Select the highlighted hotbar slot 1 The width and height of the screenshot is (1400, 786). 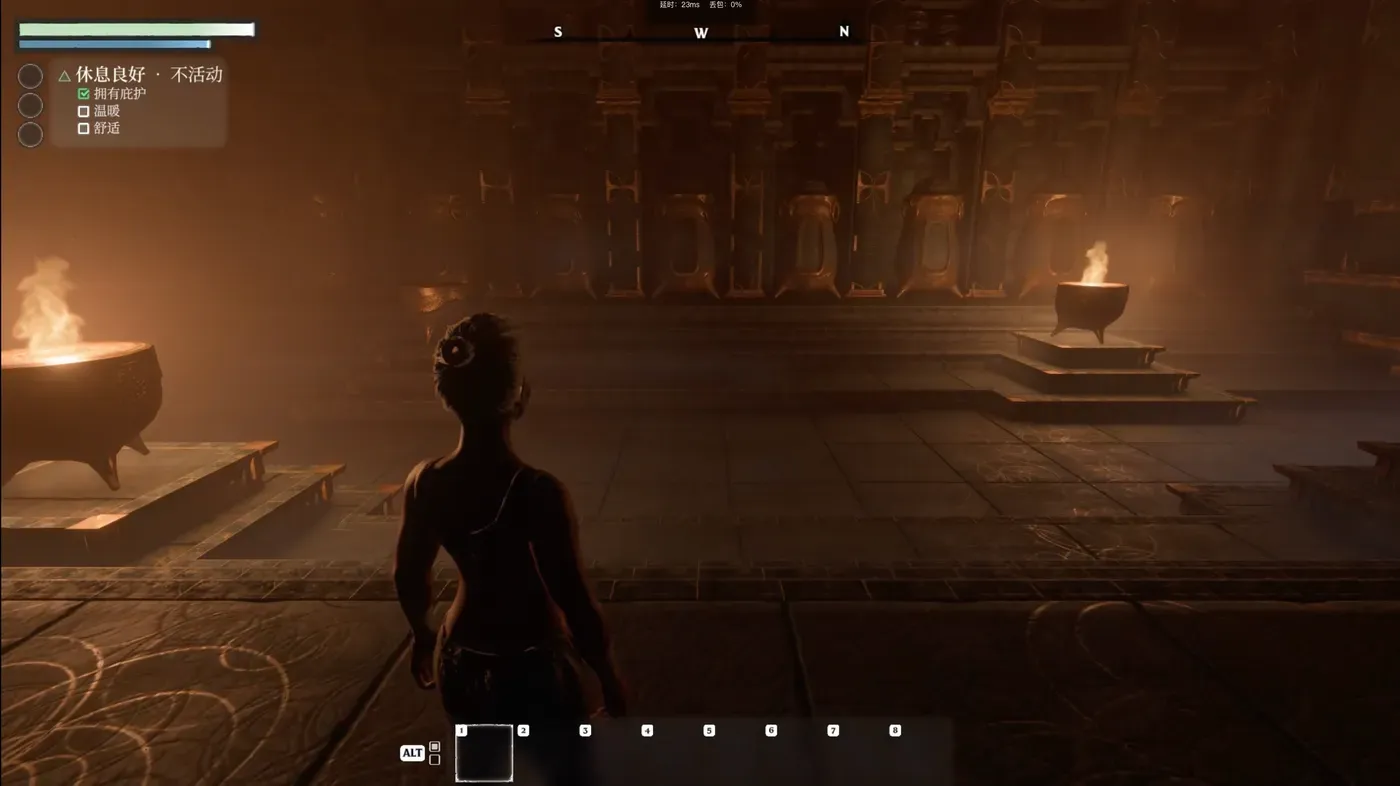484,753
